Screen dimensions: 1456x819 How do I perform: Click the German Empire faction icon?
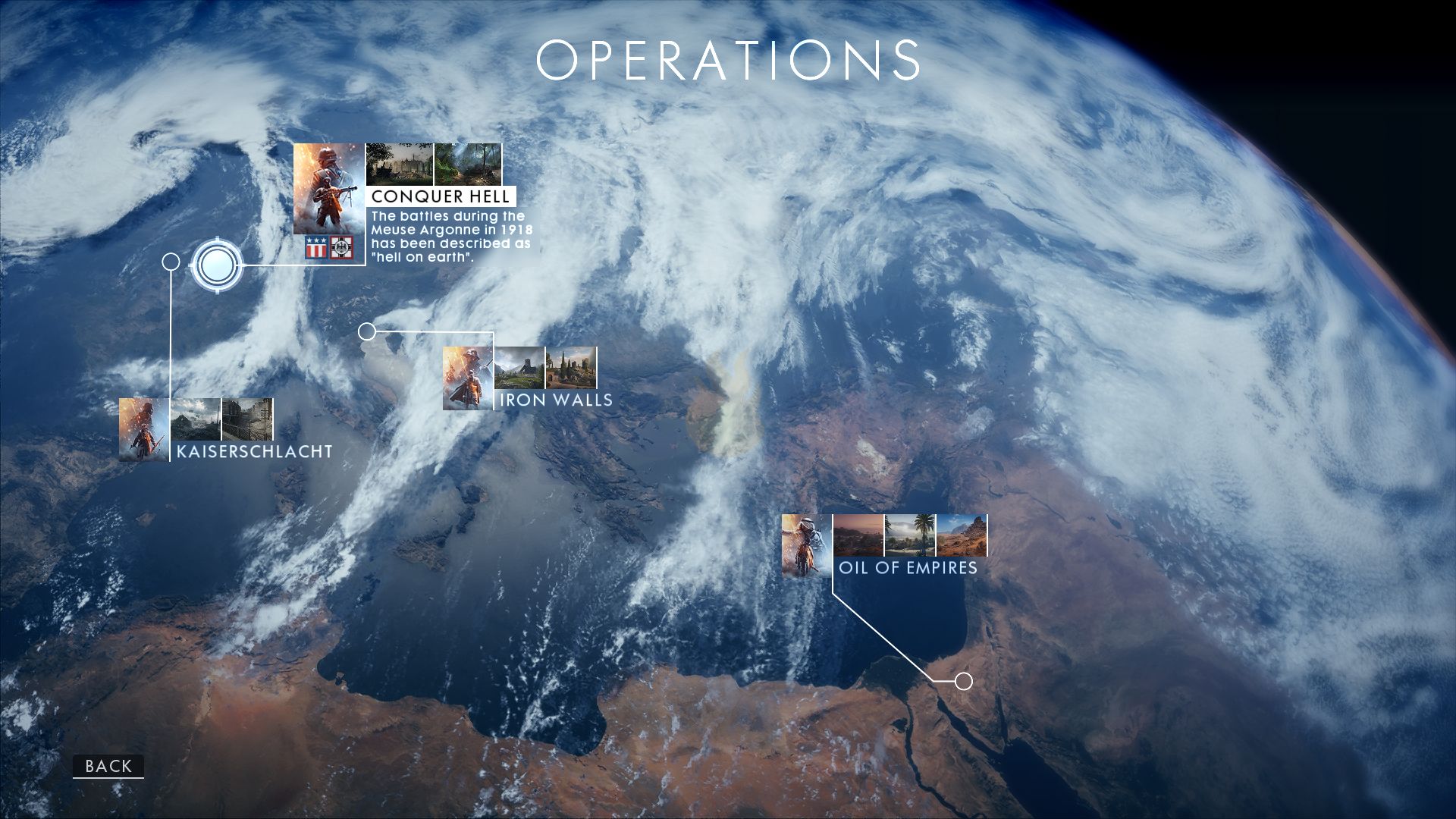pyautogui.click(x=342, y=247)
